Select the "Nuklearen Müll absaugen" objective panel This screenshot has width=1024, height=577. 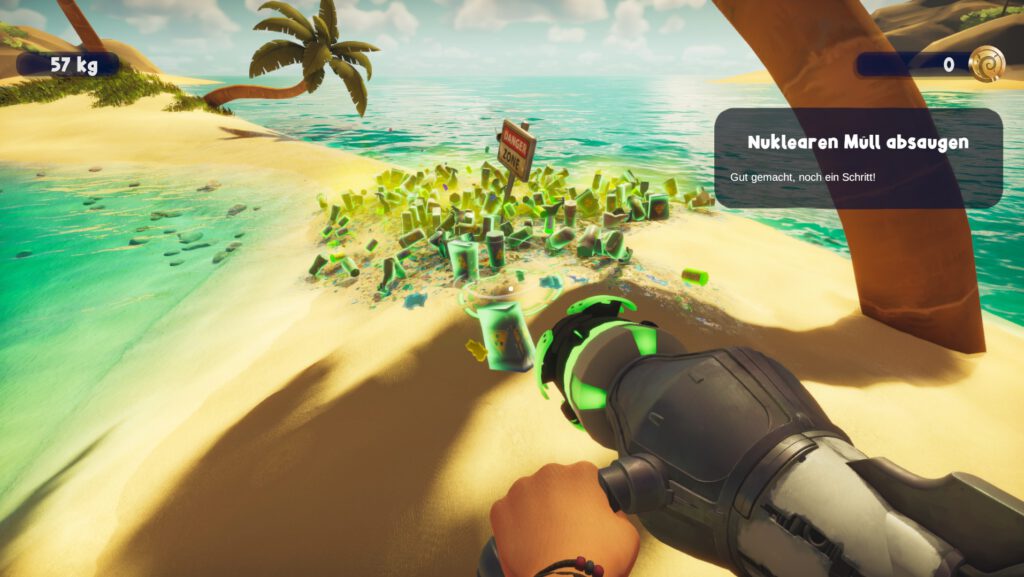tap(858, 158)
